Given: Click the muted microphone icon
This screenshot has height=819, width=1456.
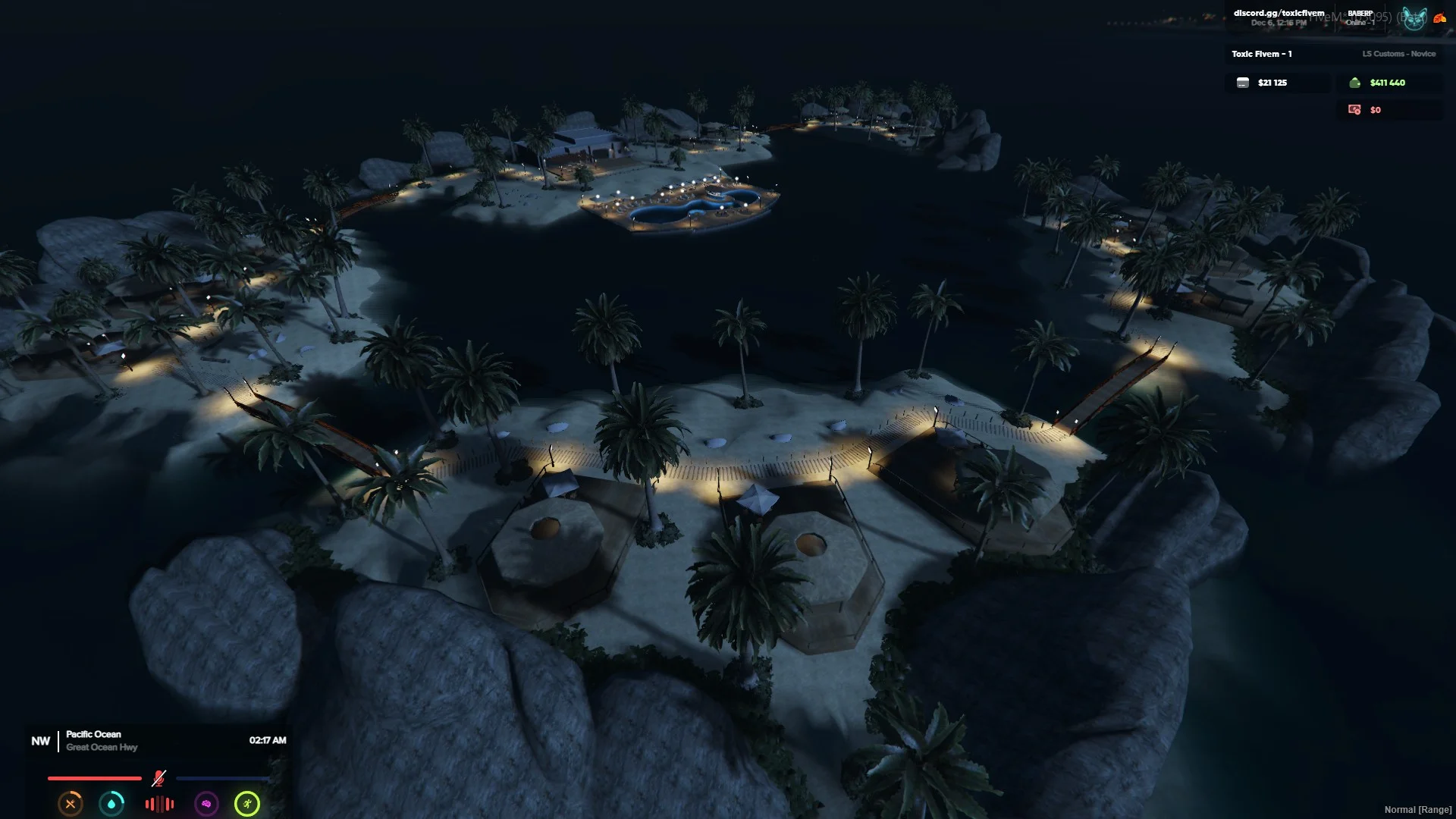Looking at the screenshot, I should click(x=158, y=778).
